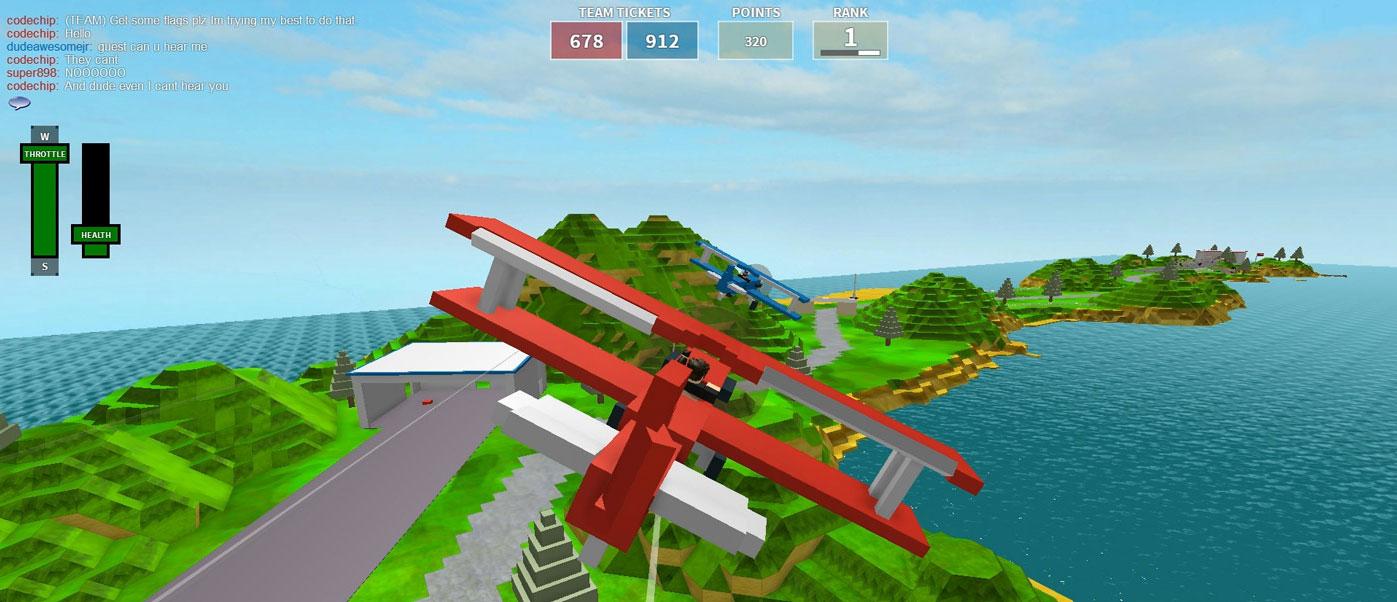Open the chat speech bubble icon

[19, 103]
